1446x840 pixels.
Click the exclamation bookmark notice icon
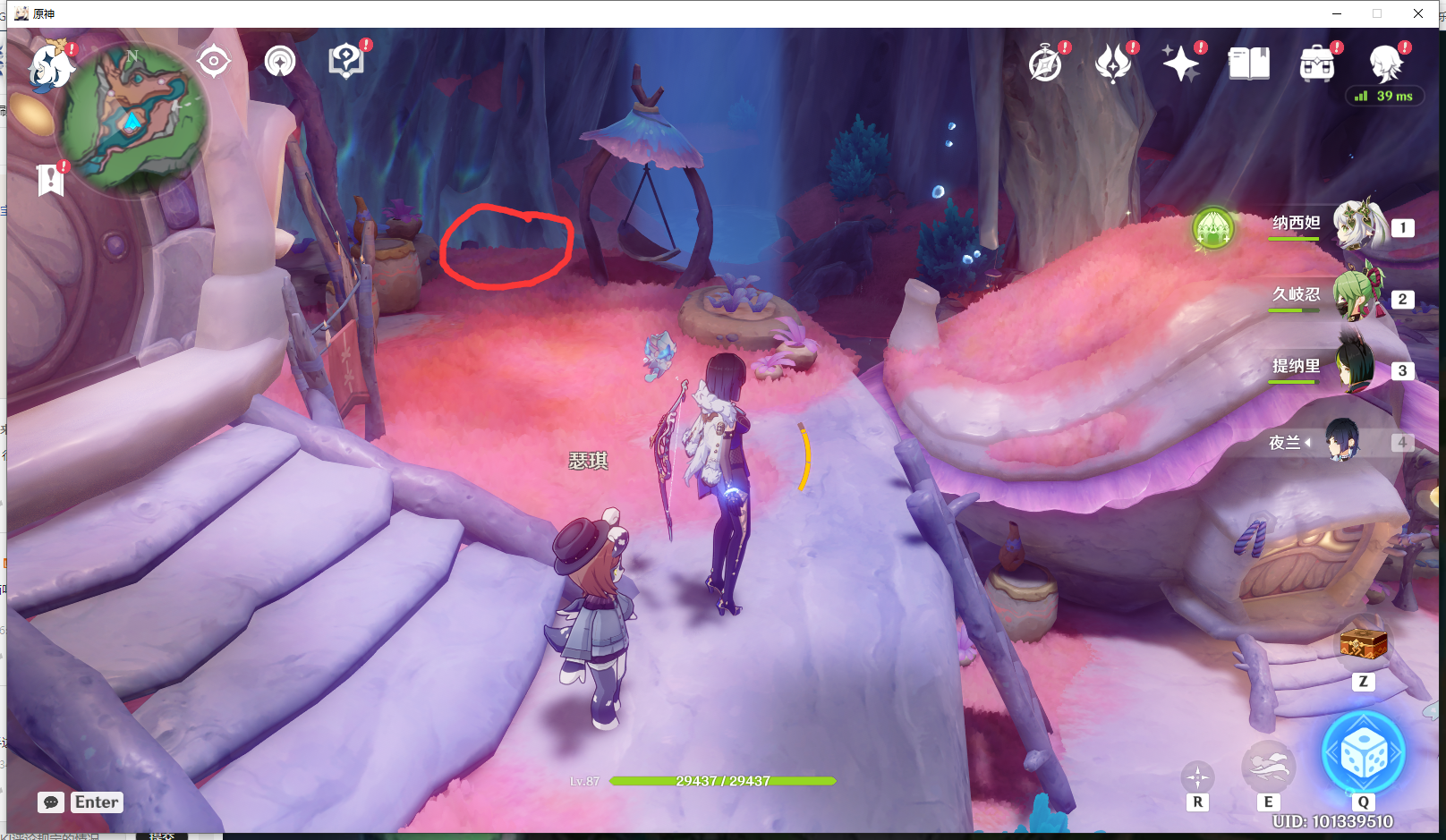tap(51, 179)
